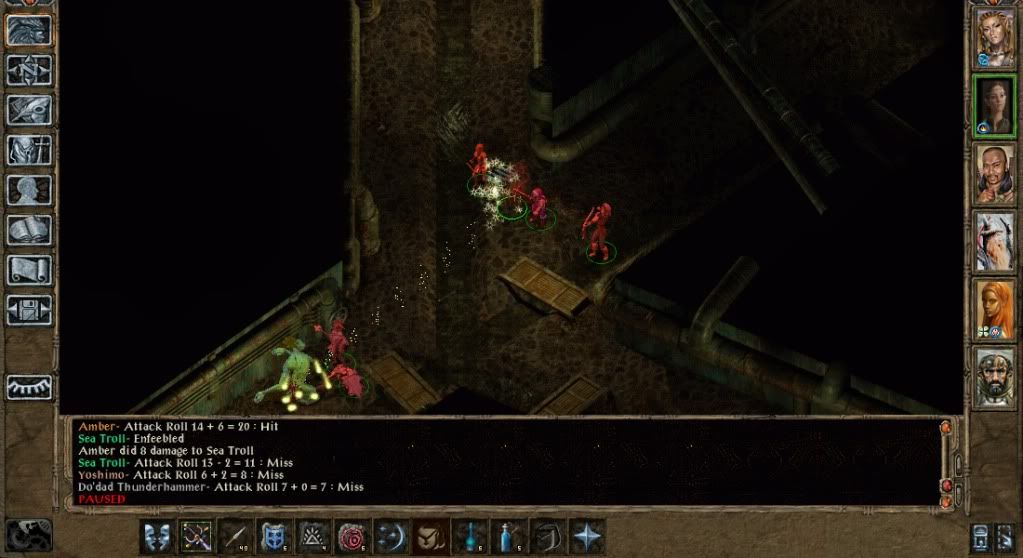This screenshot has height=558, width=1023.
Task: Open special abilities with the four-pointed star
Action: pos(586,536)
